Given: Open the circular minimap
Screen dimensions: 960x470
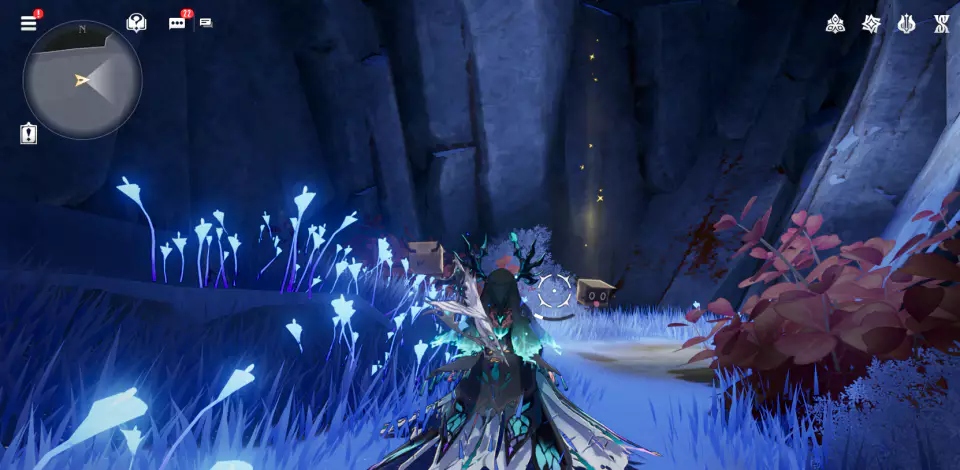Looking at the screenshot, I should [82, 80].
